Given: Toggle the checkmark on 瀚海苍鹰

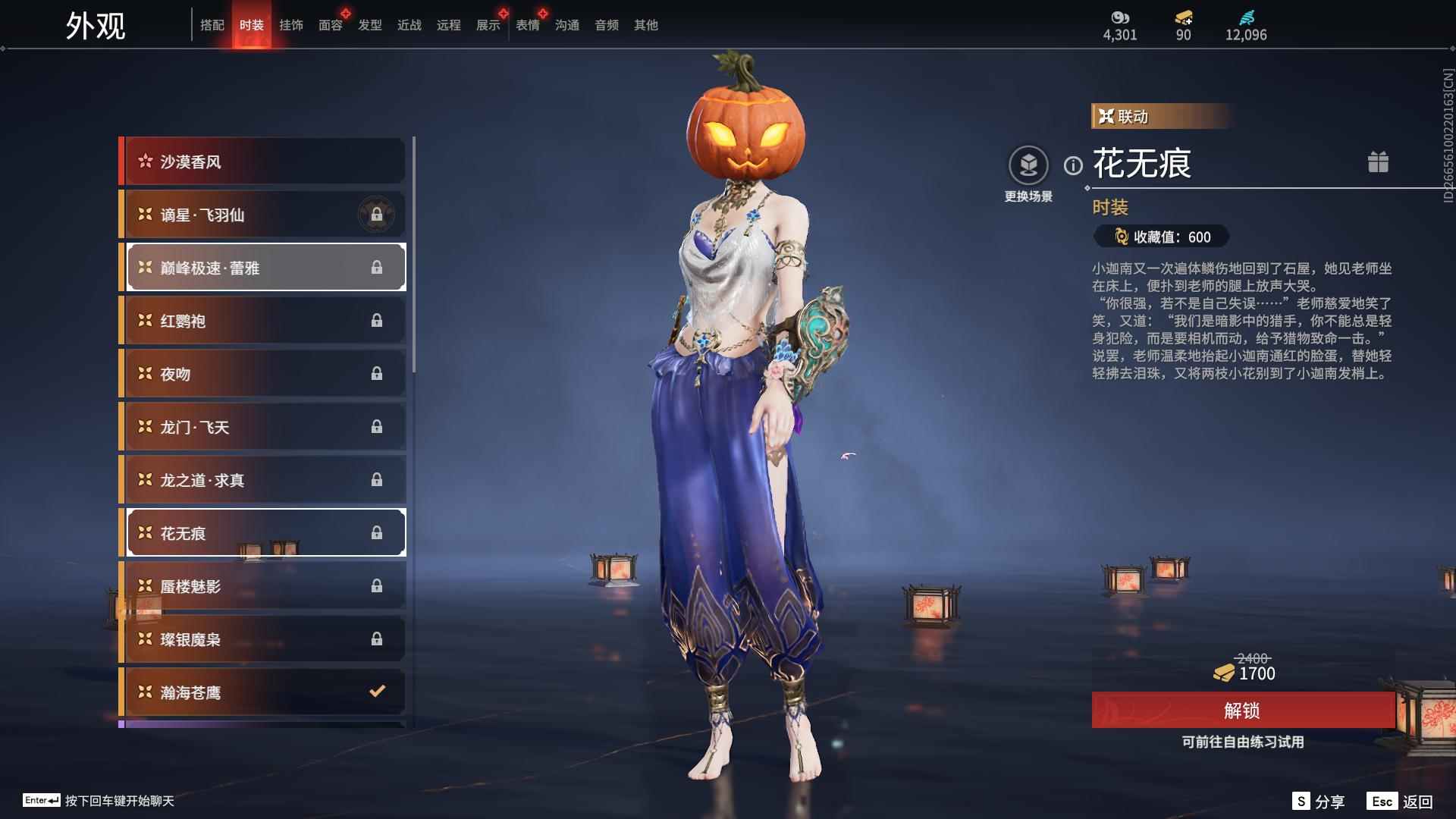Looking at the screenshot, I should tap(375, 692).
